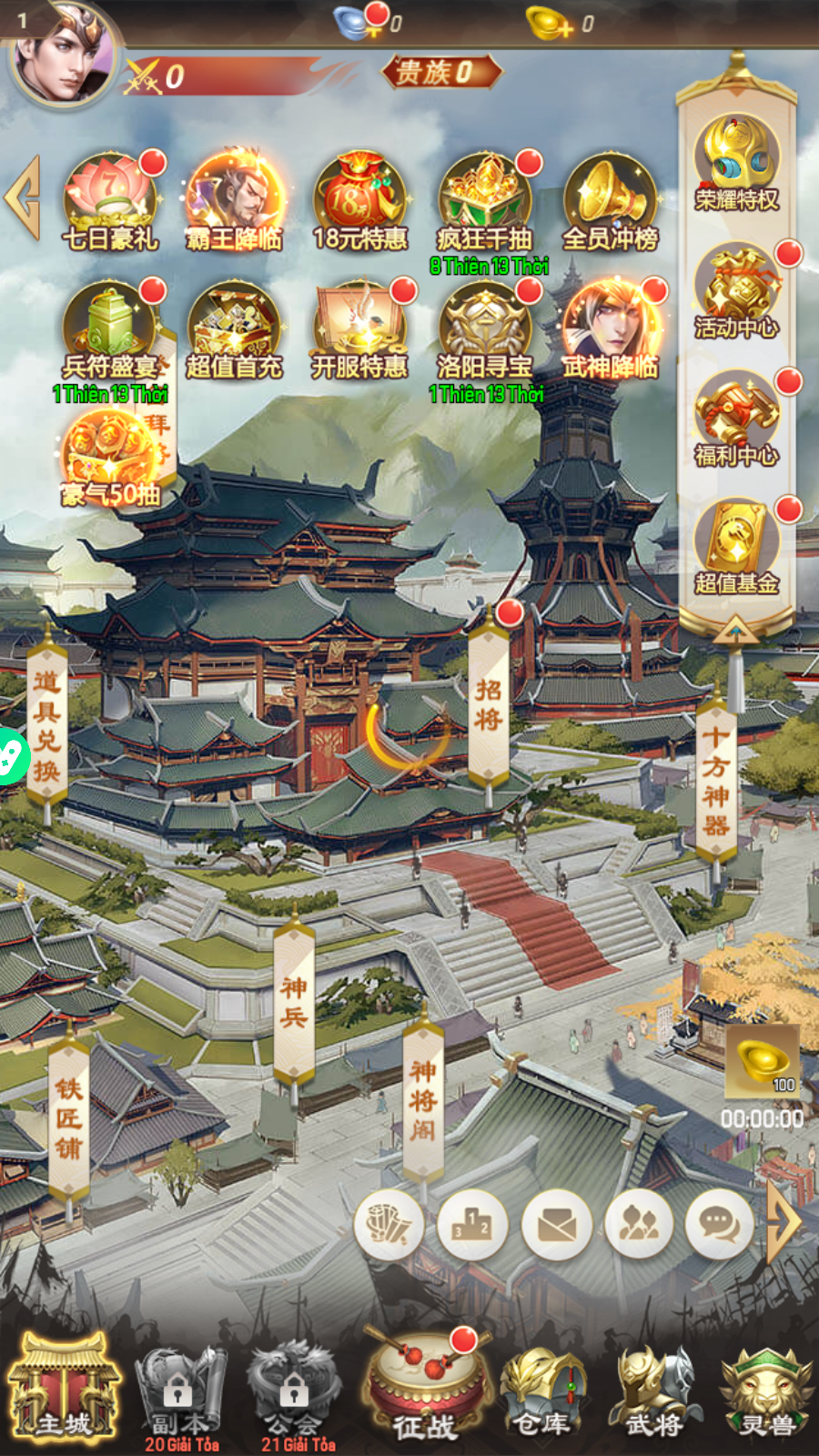Open the 超值首充 first recharge offer
The image size is (819, 1456).
234,328
